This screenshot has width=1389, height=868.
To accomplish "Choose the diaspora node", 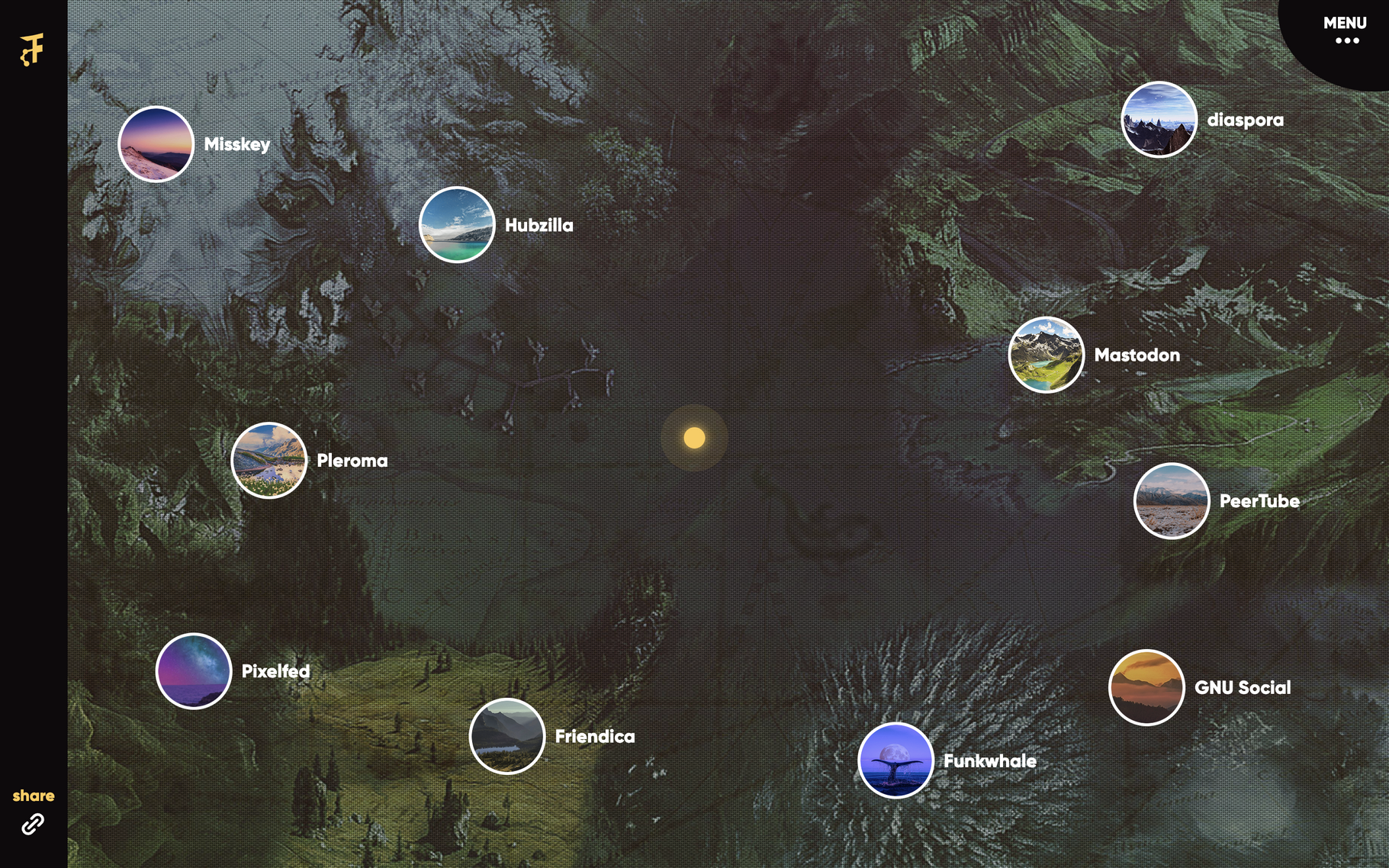I will pyautogui.click(x=1159, y=120).
